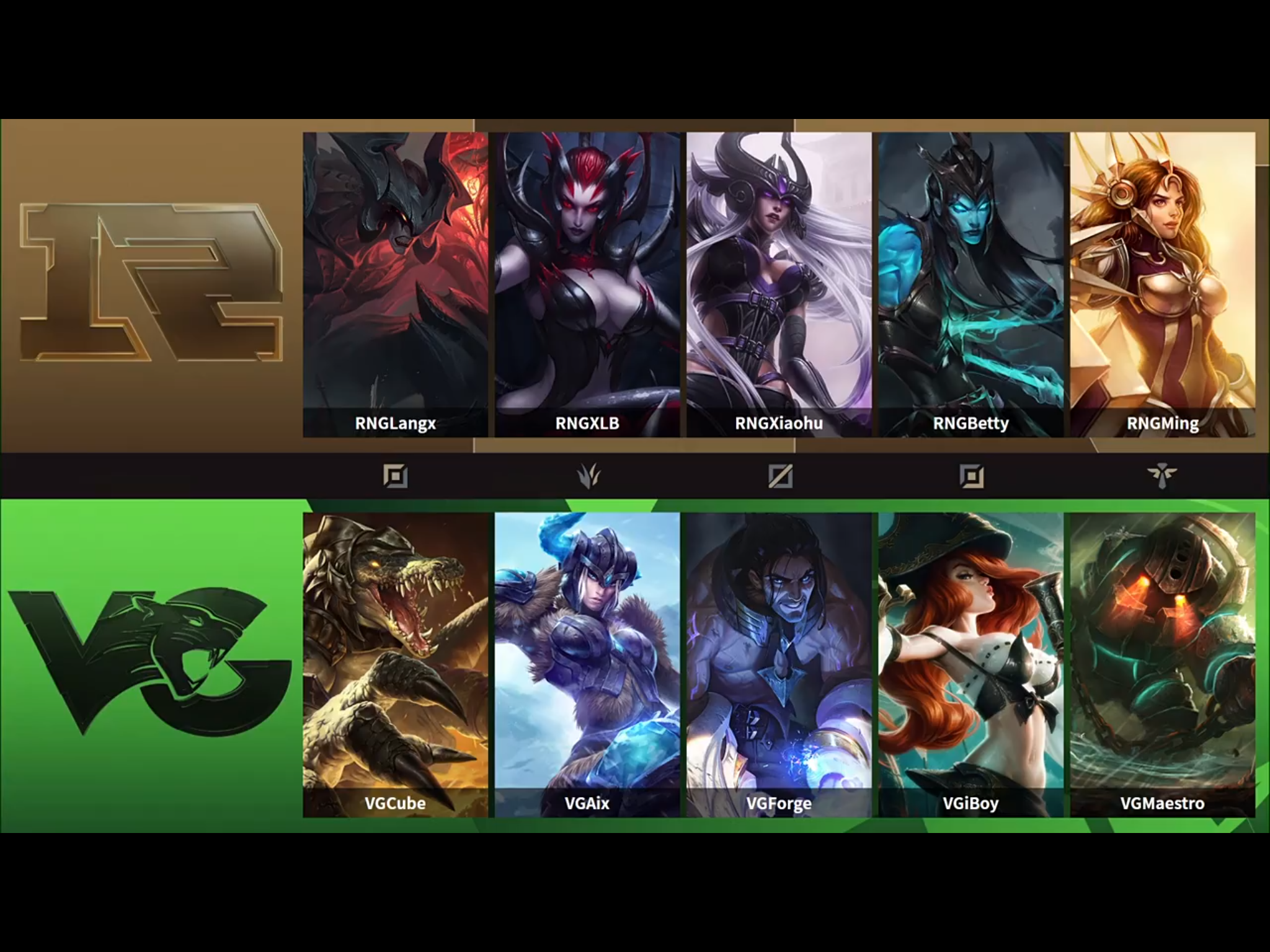Choose VGCube's Renekton champion card

[x=395, y=664]
